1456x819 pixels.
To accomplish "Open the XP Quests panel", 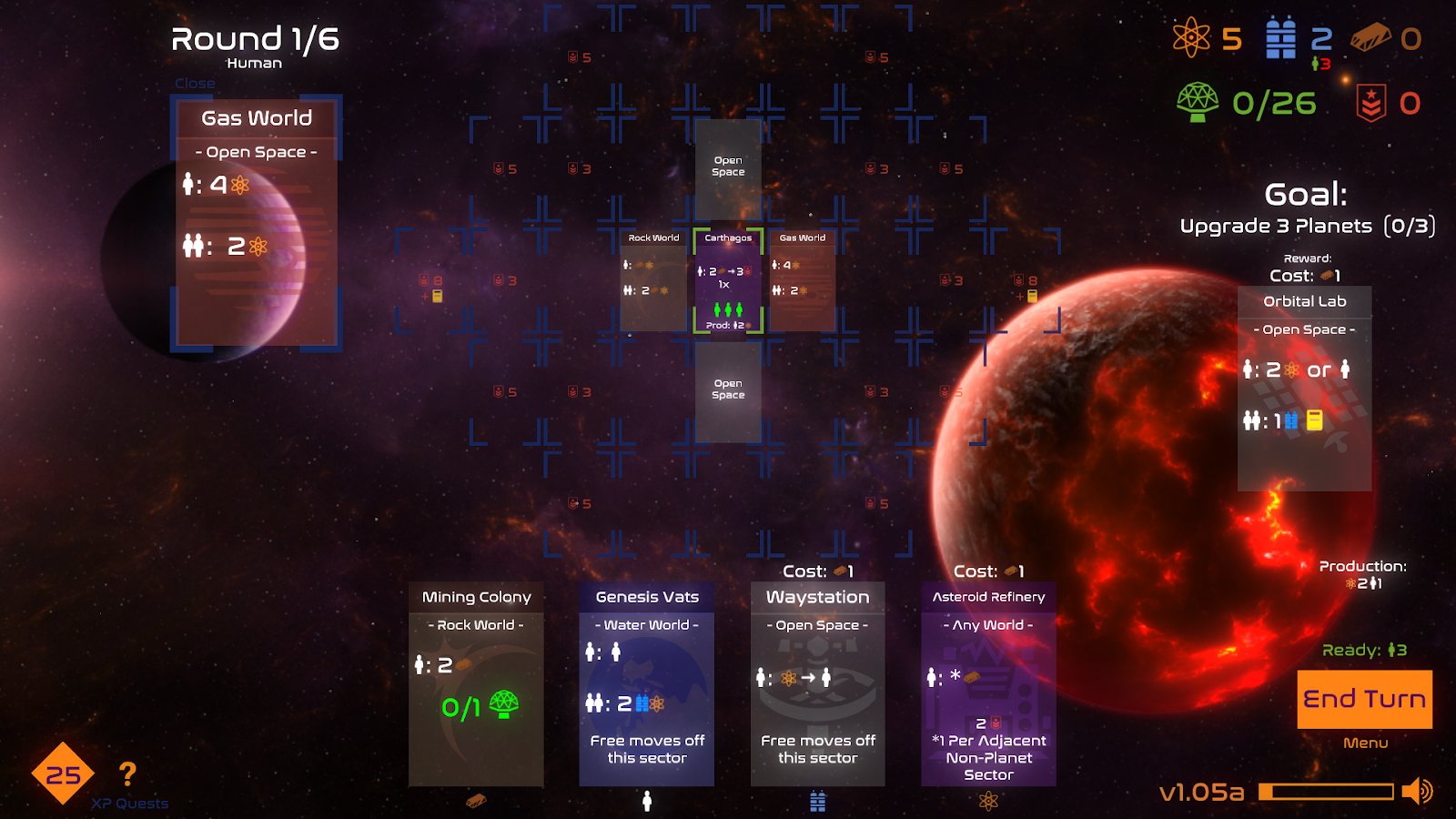I will (x=129, y=804).
